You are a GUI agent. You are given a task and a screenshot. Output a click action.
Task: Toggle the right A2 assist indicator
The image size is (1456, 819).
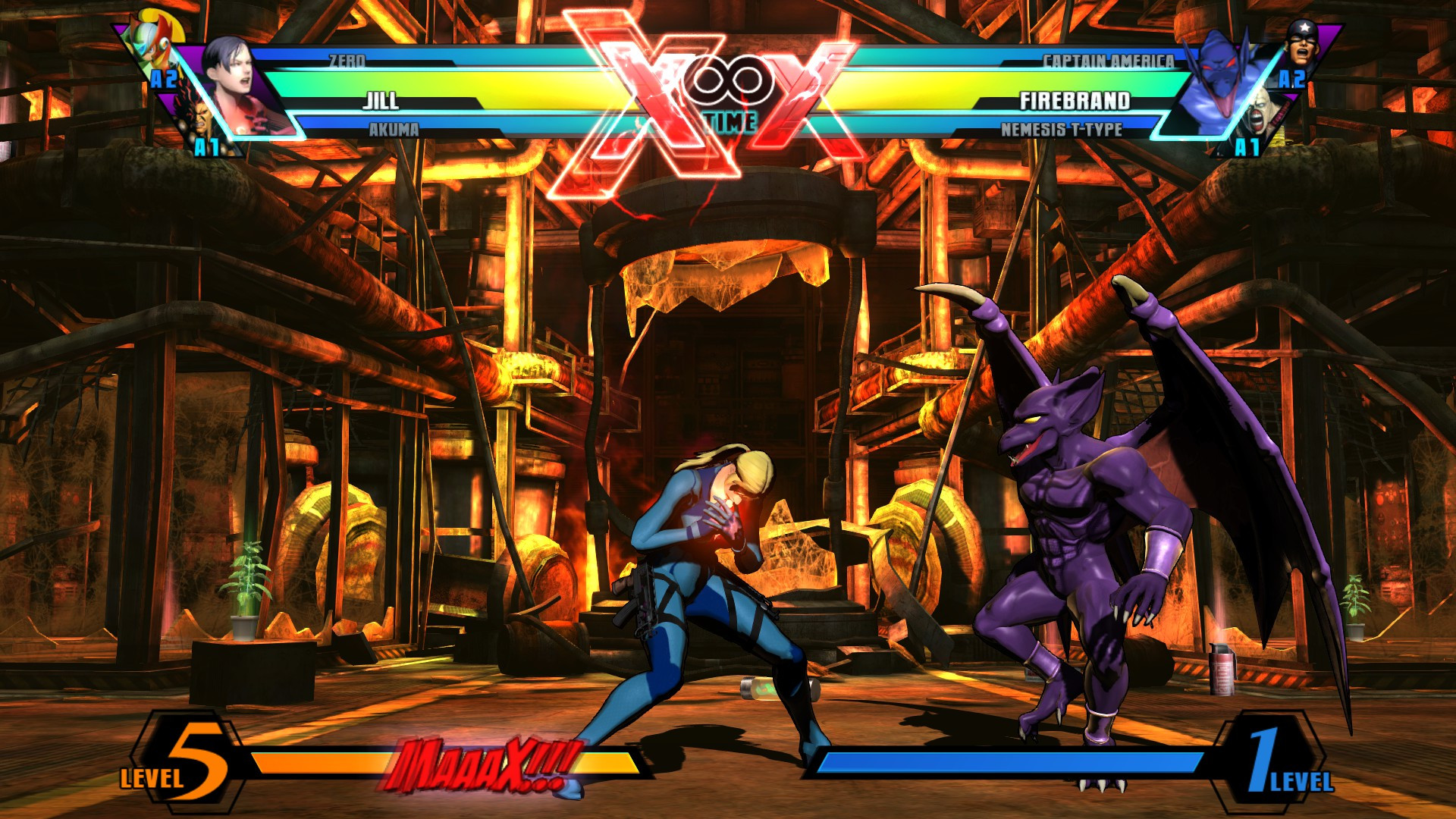[x=1291, y=79]
